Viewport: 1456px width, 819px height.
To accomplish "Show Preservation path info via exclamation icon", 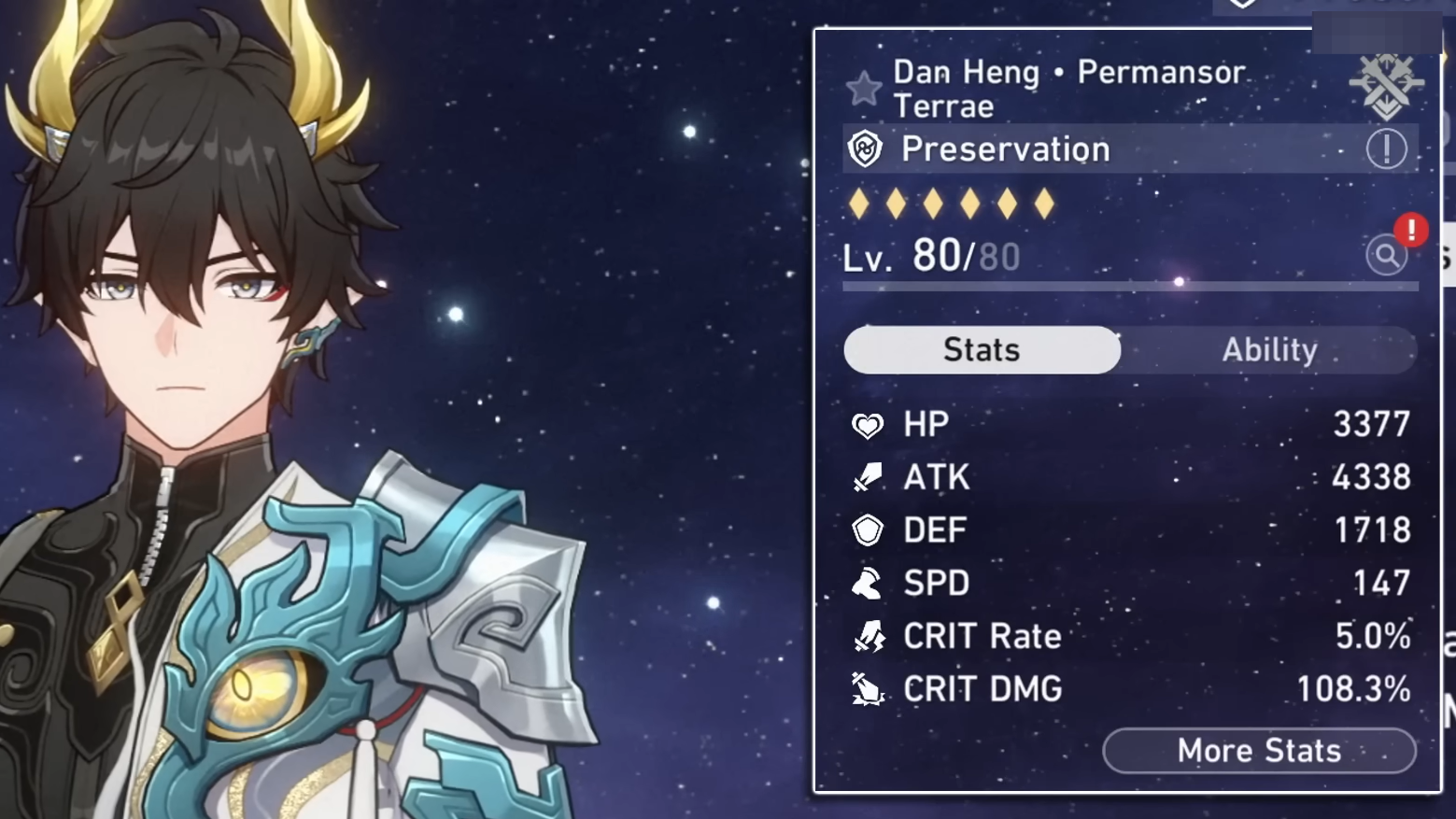I will [x=1386, y=149].
